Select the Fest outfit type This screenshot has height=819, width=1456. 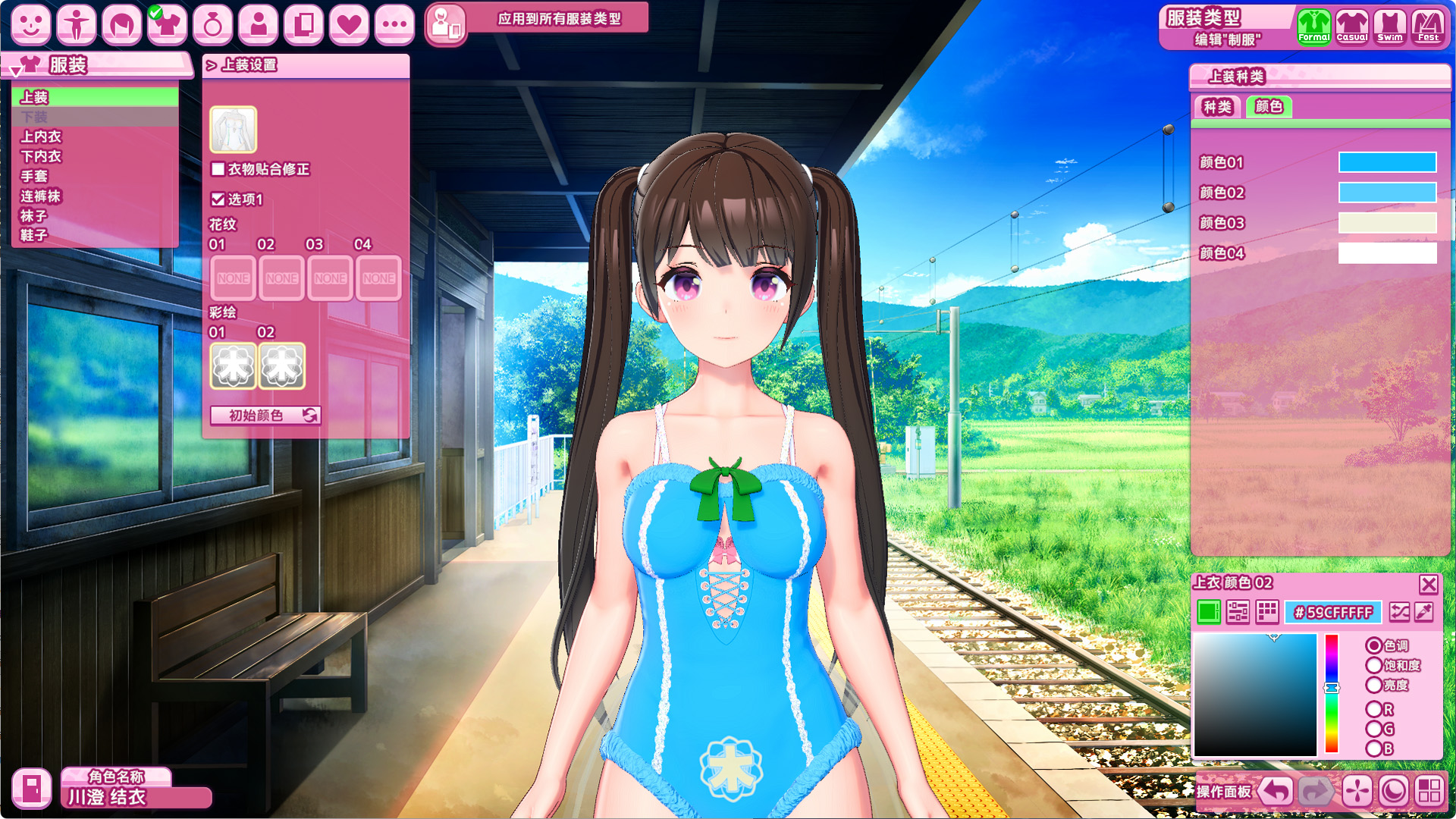click(1428, 27)
